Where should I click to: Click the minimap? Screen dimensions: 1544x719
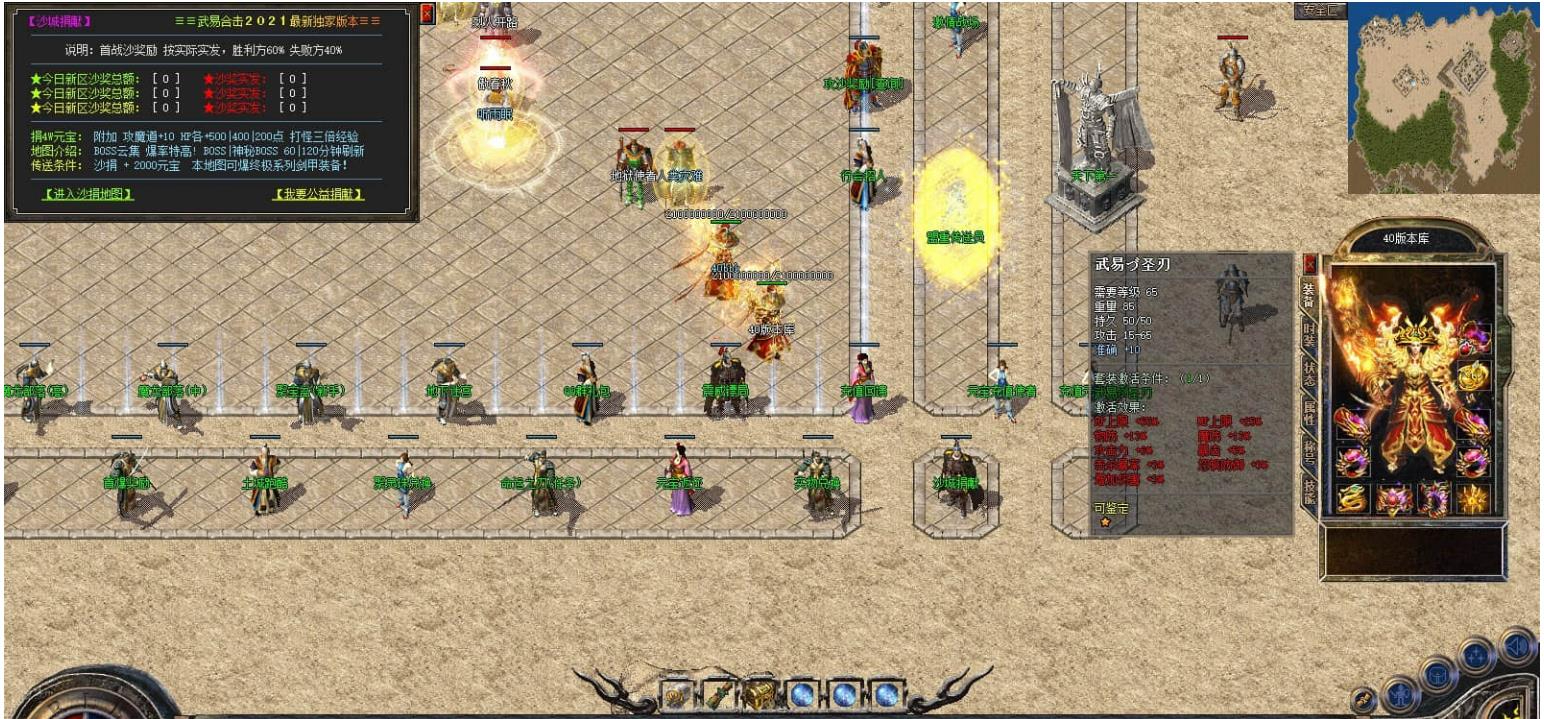tap(1441, 98)
